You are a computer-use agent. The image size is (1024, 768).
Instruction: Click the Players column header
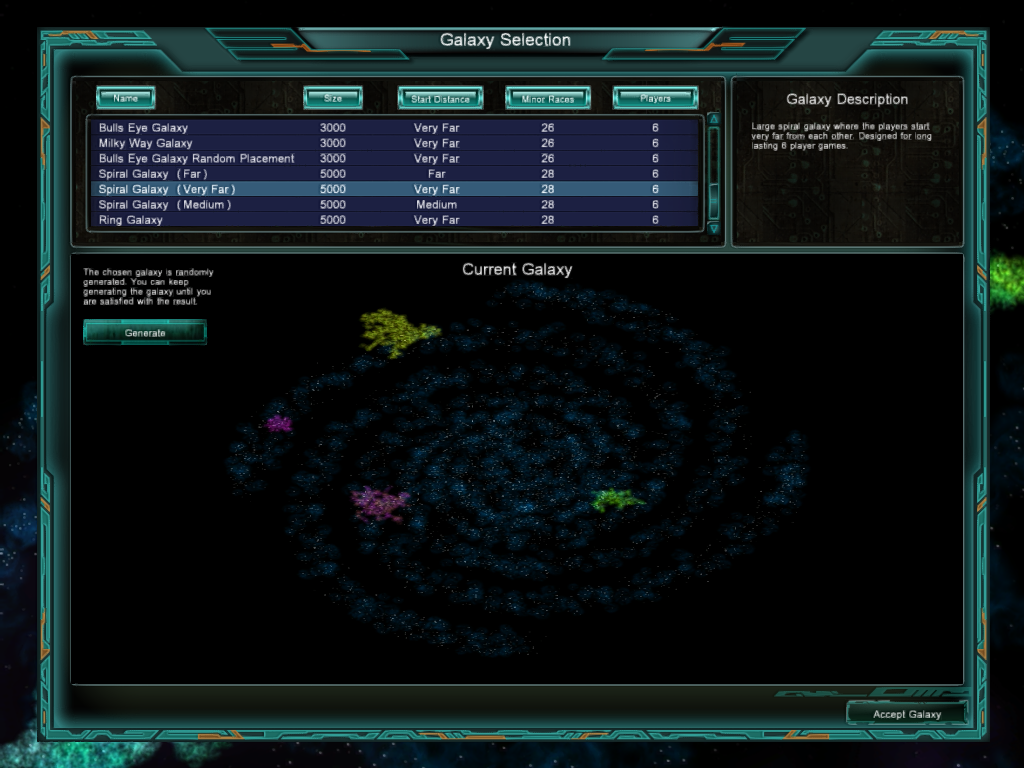click(655, 98)
